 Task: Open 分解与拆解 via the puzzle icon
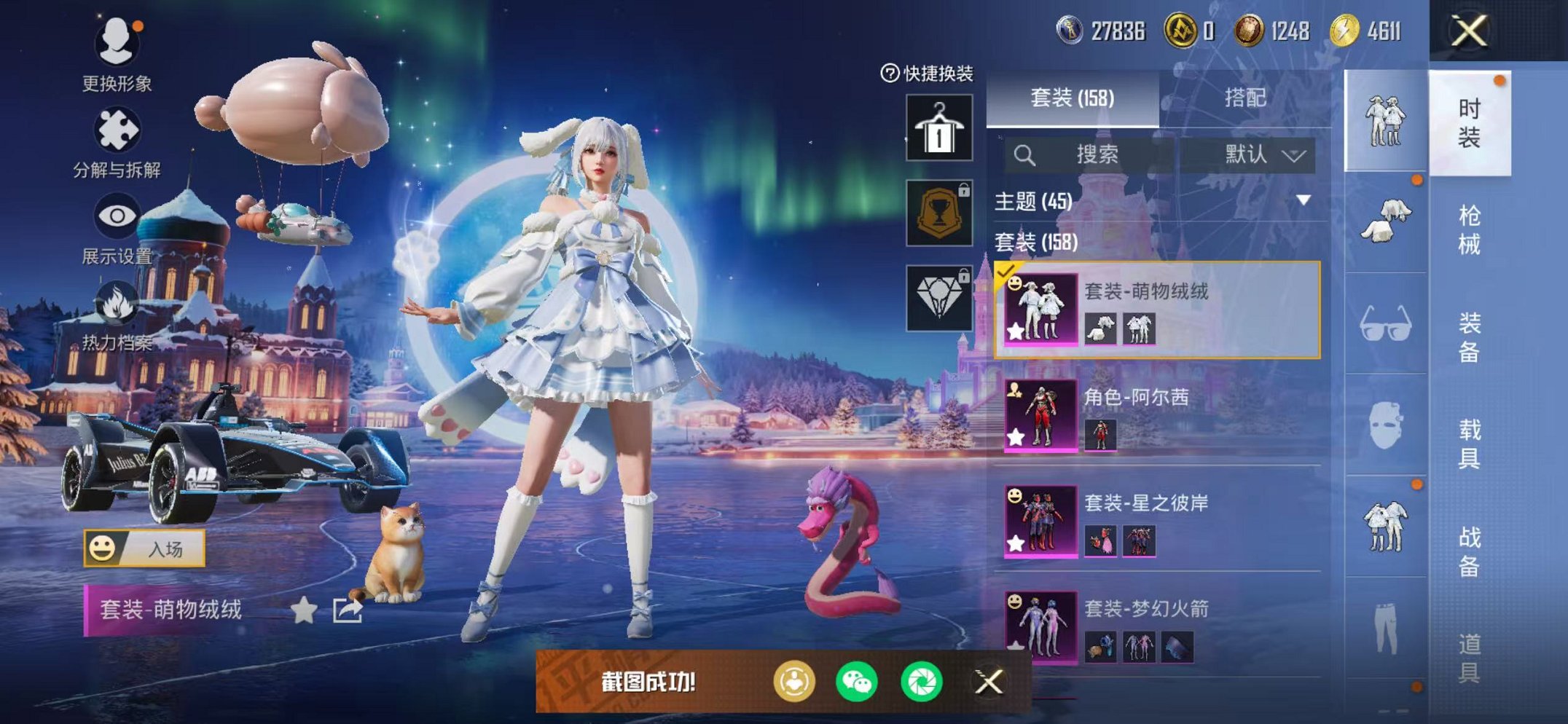pos(118,127)
